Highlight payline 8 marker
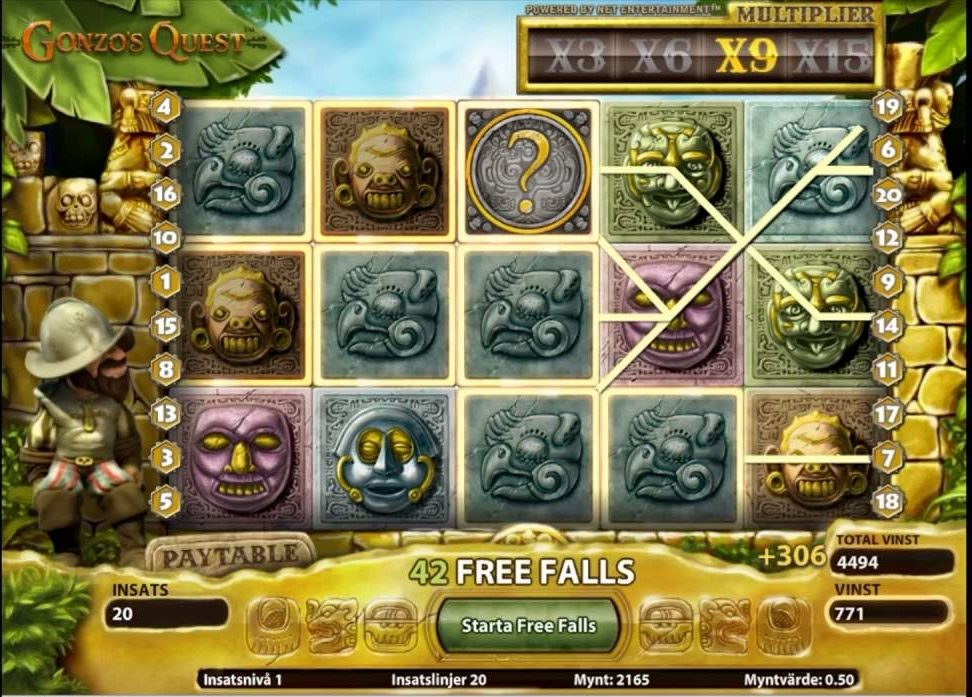This screenshot has height=697, width=972. pos(165,369)
